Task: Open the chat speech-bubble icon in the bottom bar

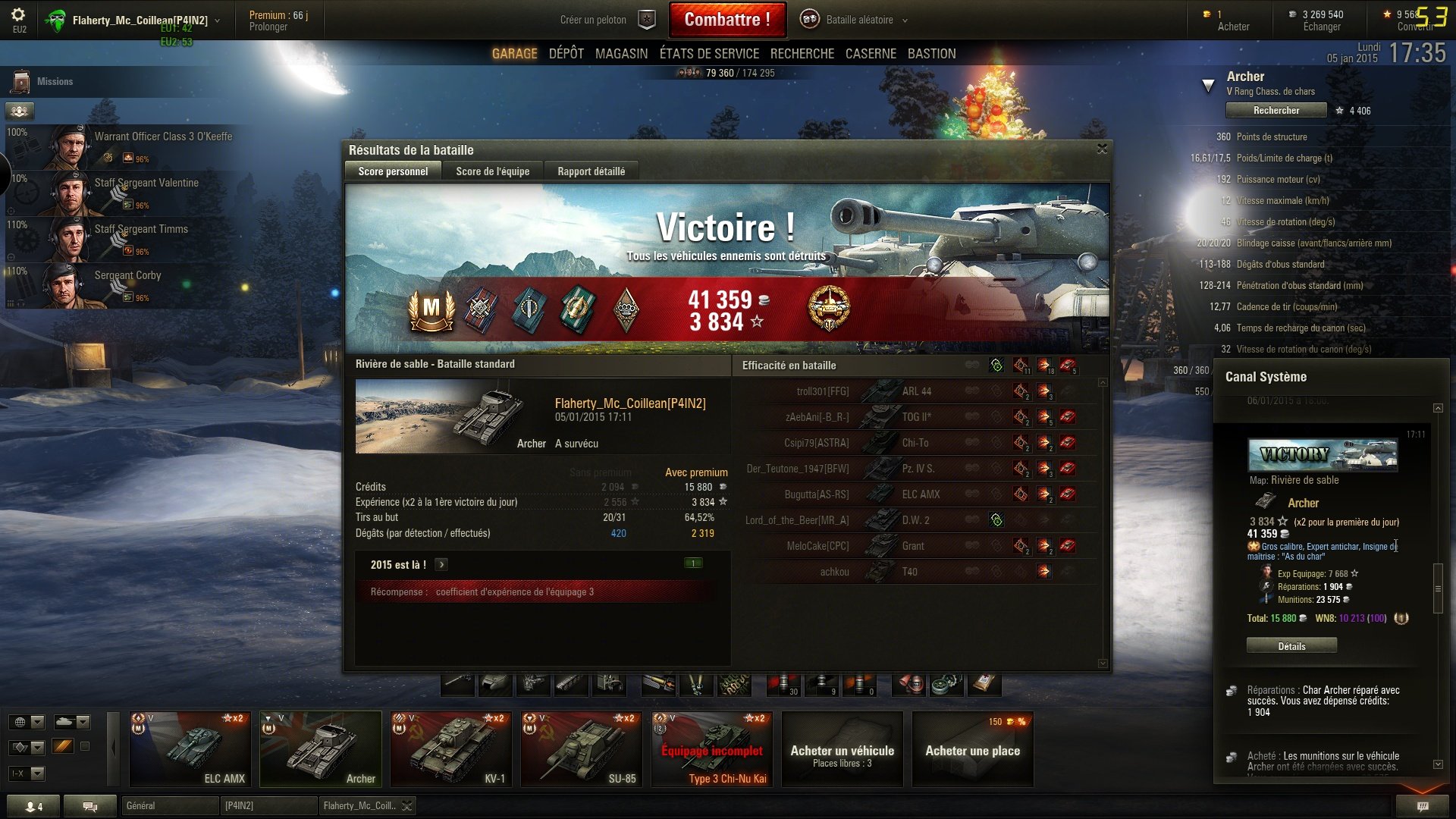Action: pyautogui.click(x=91, y=806)
